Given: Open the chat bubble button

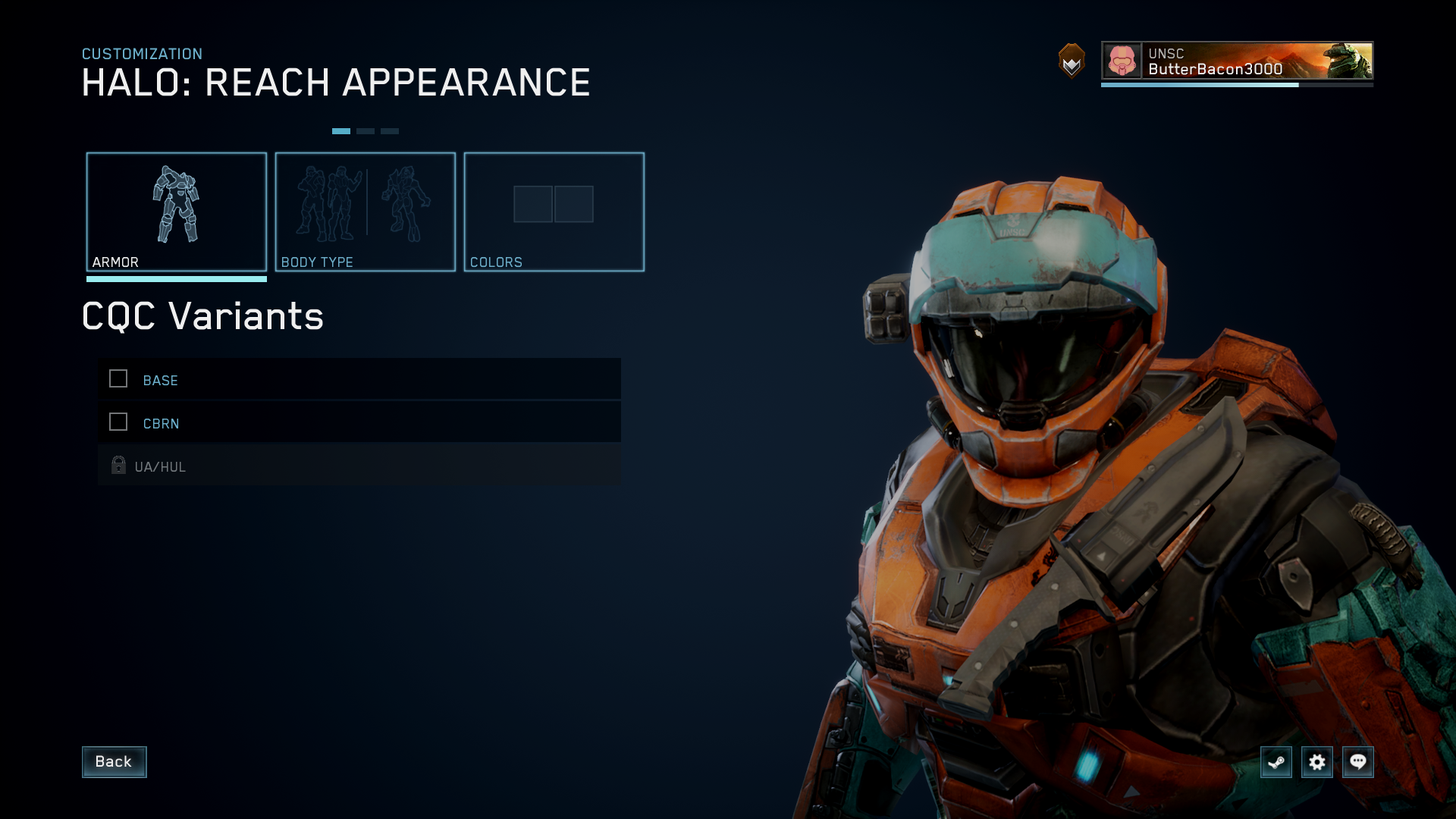Looking at the screenshot, I should tap(1358, 761).
